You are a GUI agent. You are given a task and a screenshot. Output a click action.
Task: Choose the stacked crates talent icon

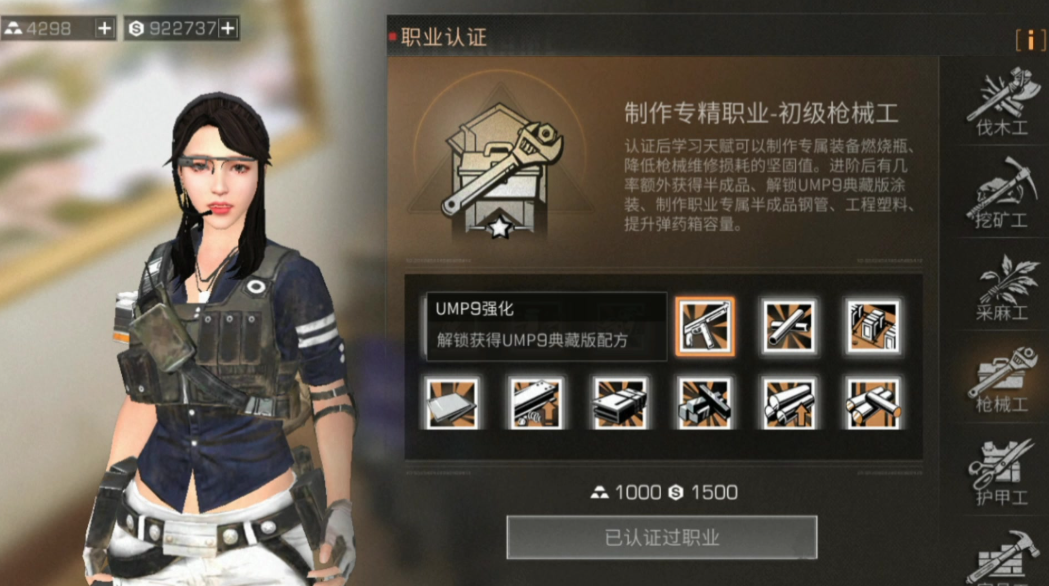872,326
